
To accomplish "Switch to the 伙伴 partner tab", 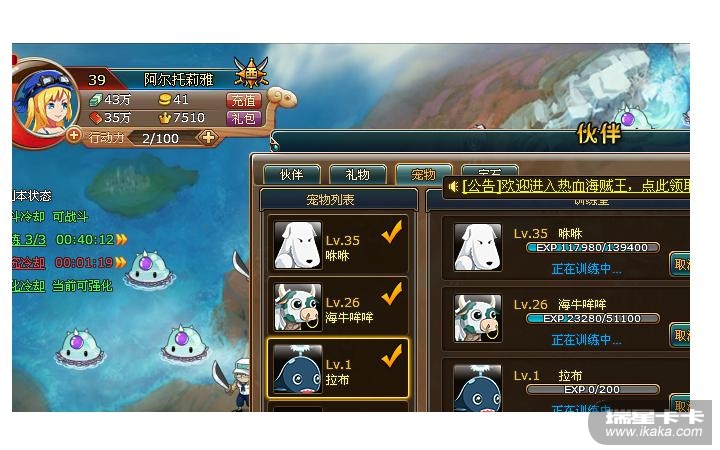I will 291,175.
